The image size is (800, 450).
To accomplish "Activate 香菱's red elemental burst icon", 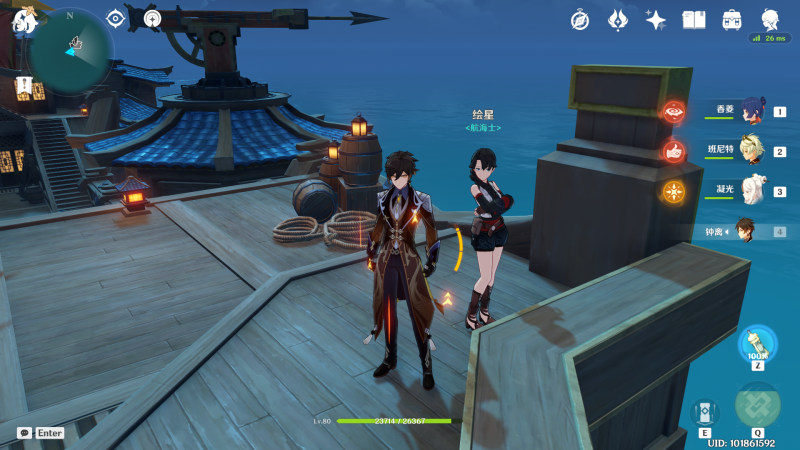I will pyautogui.click(x=673, y=112).
